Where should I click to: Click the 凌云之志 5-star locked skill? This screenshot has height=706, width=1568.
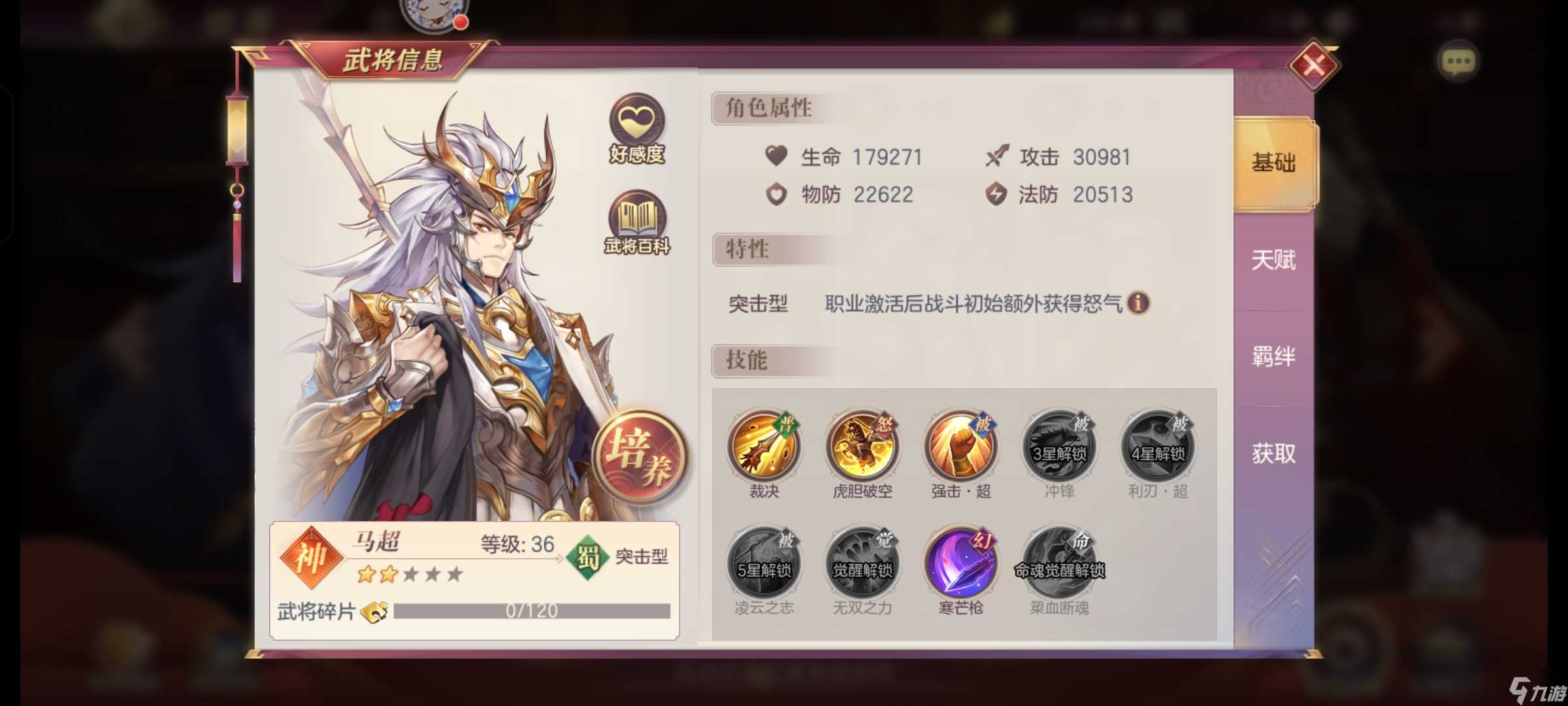click(x=764, y=561)
